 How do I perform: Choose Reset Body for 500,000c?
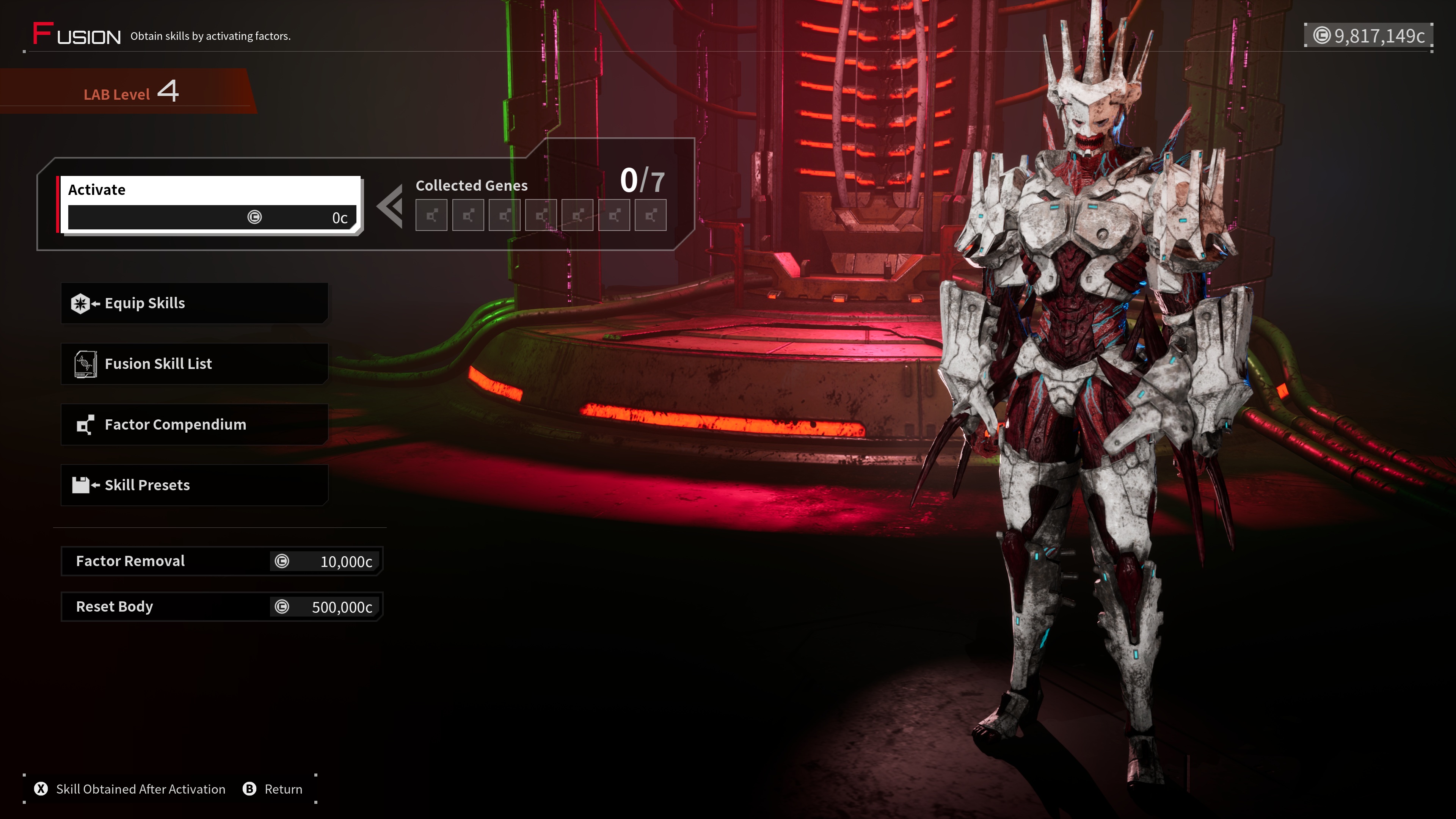(221, 607)
